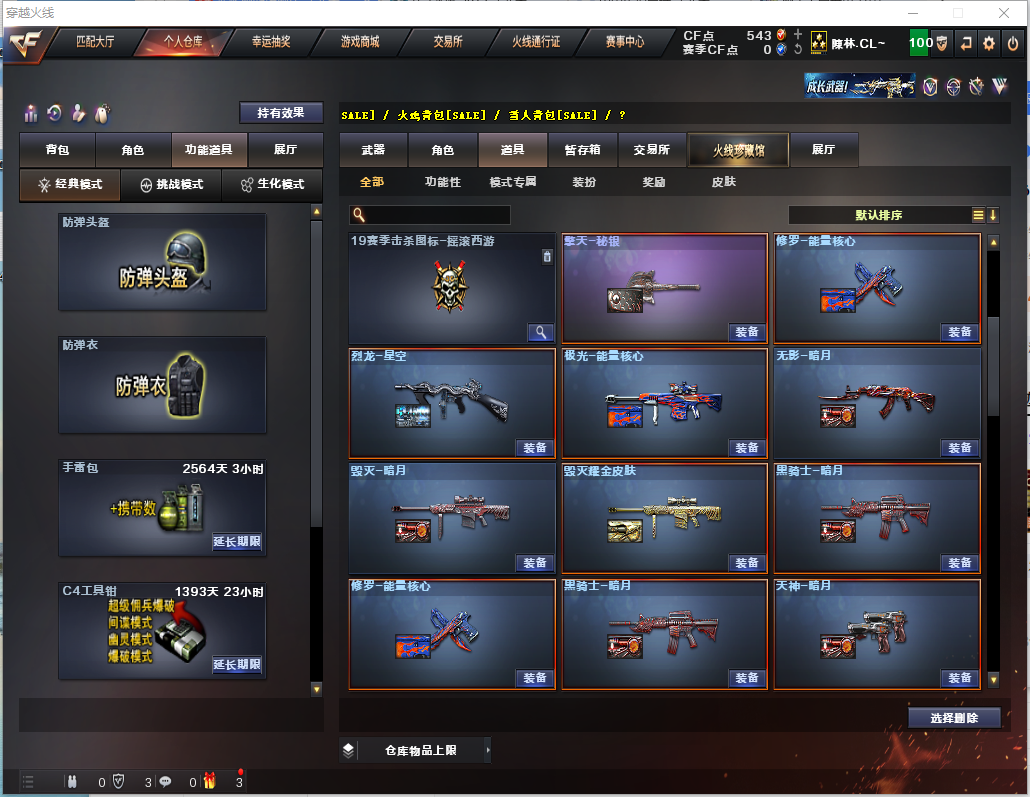The height and width of the screenshot is (797, 1030).
Task: Switch to the 暂存箱 storage tab
Action: pos(582,150)
